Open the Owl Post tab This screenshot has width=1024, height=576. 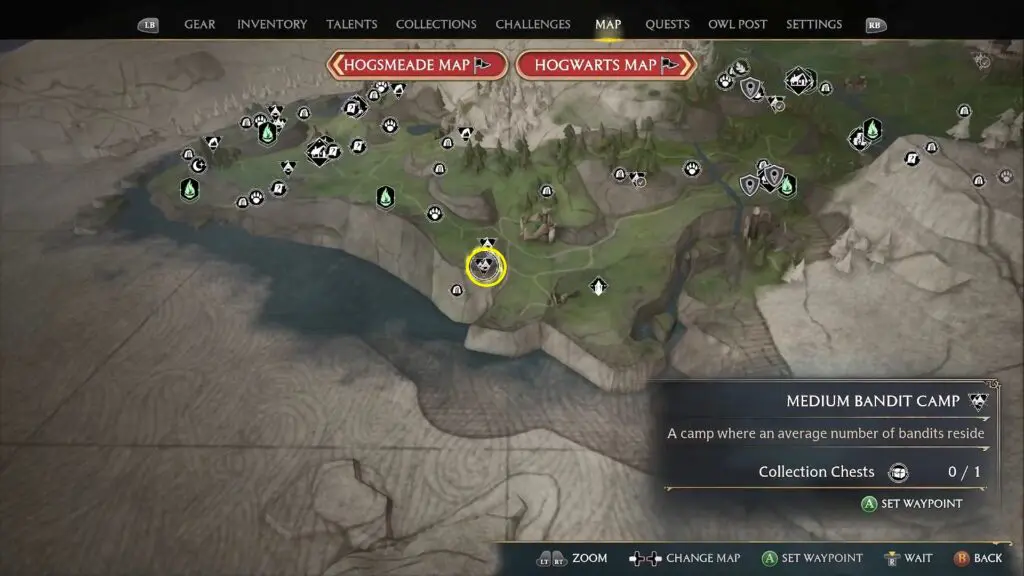[735, 24]
